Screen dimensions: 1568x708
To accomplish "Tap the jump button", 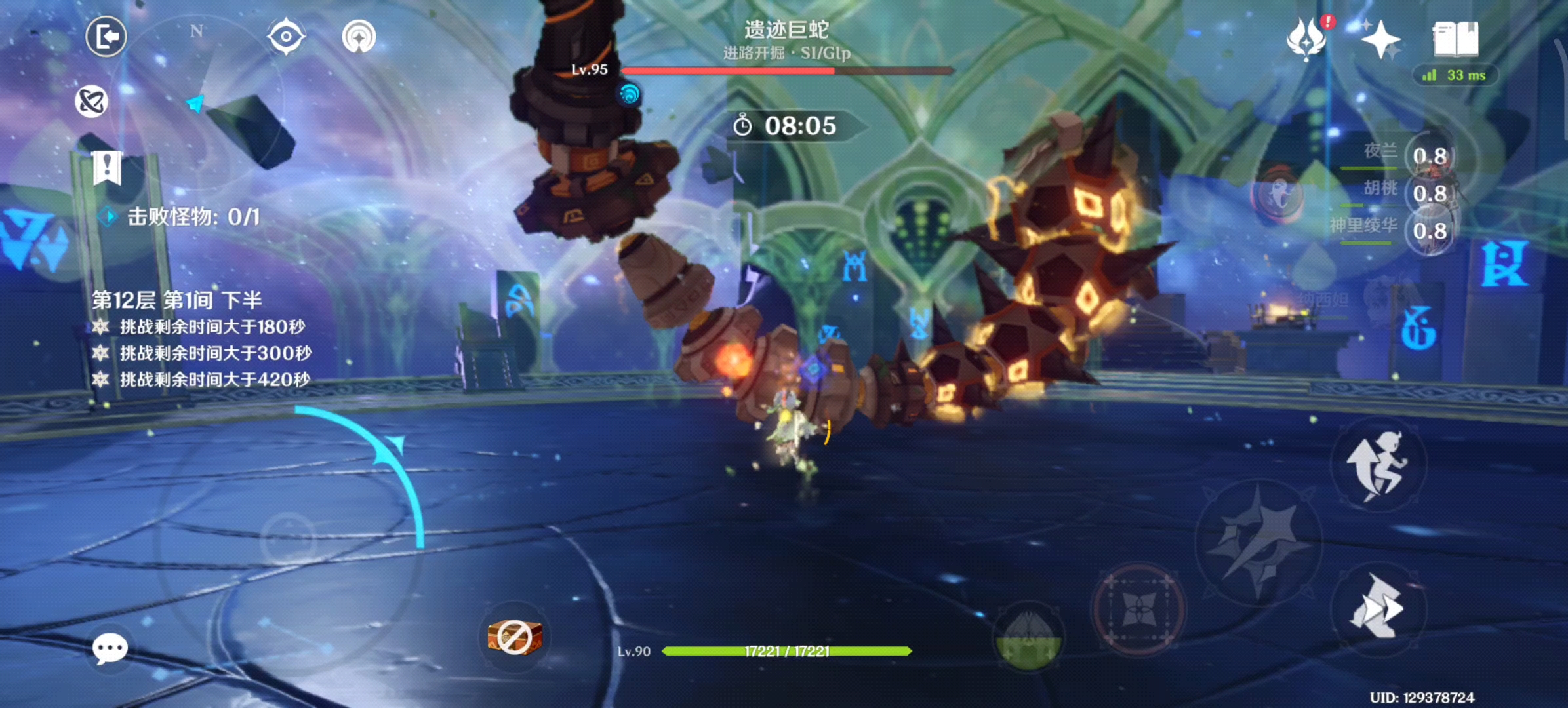I will coord(1378,464).
